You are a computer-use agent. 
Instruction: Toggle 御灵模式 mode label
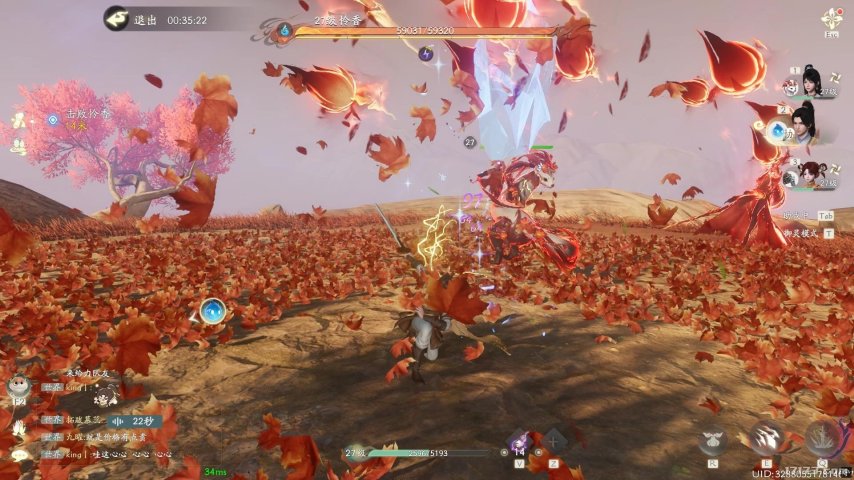(x=800, y=233)
